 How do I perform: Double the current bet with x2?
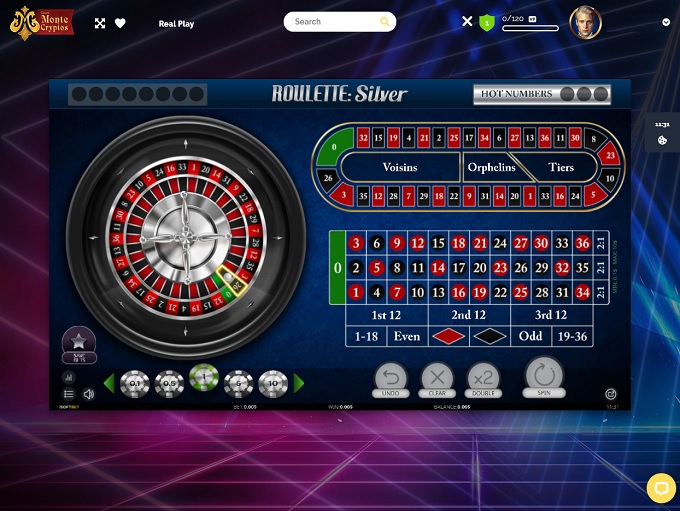483,378
